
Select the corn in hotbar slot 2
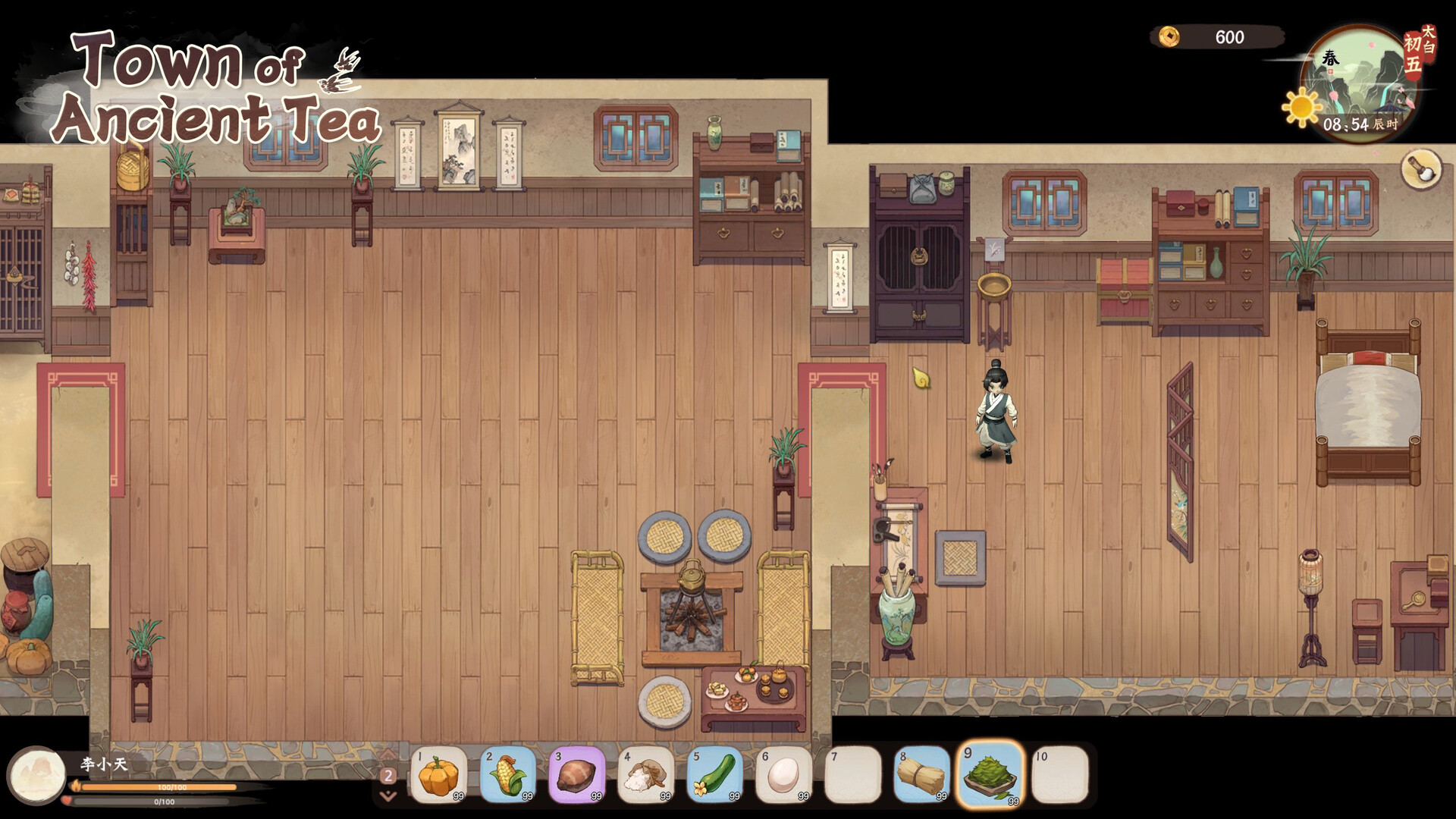point(510,773)
